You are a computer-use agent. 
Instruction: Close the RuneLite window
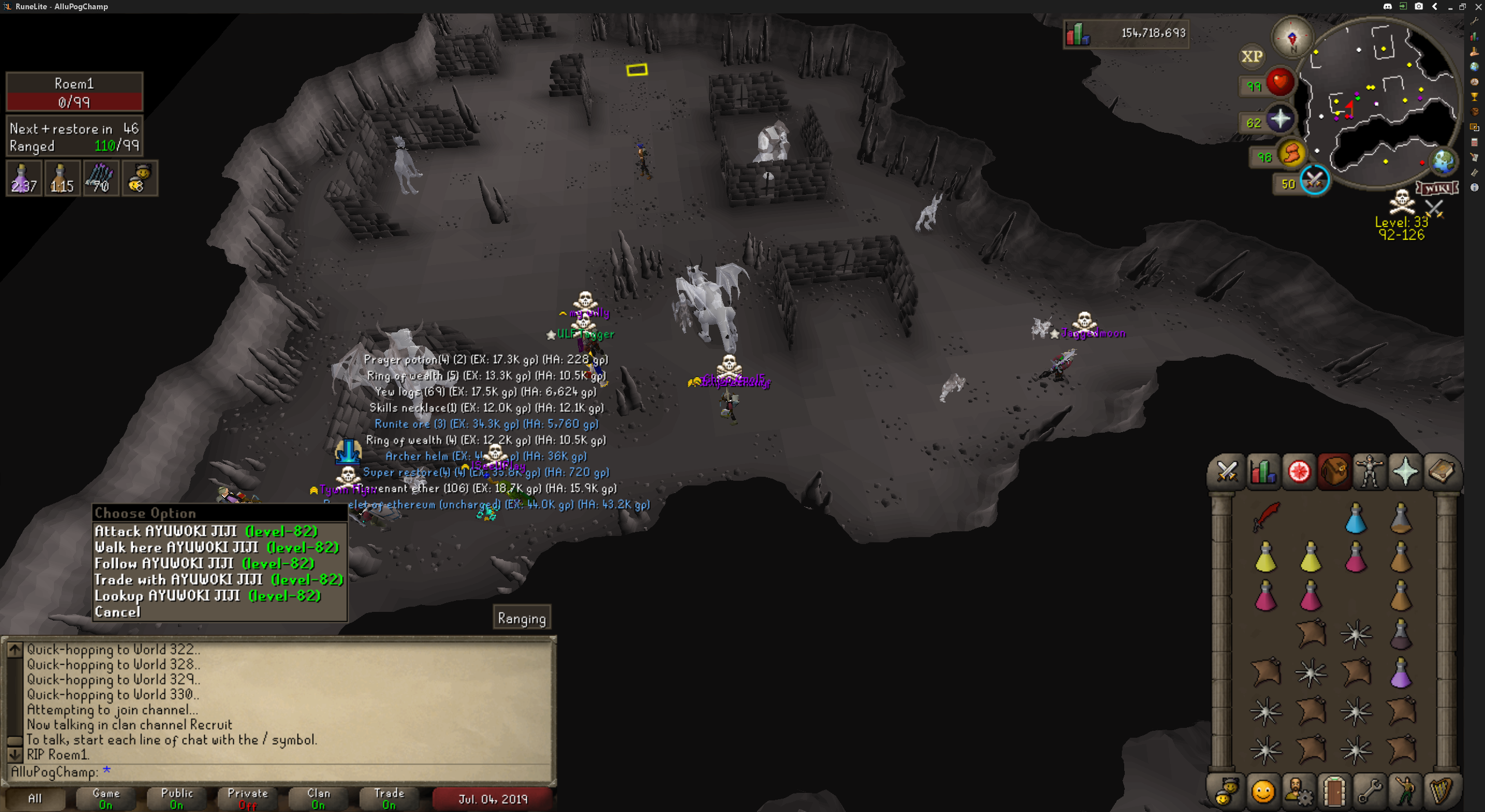coord(1477,6)
